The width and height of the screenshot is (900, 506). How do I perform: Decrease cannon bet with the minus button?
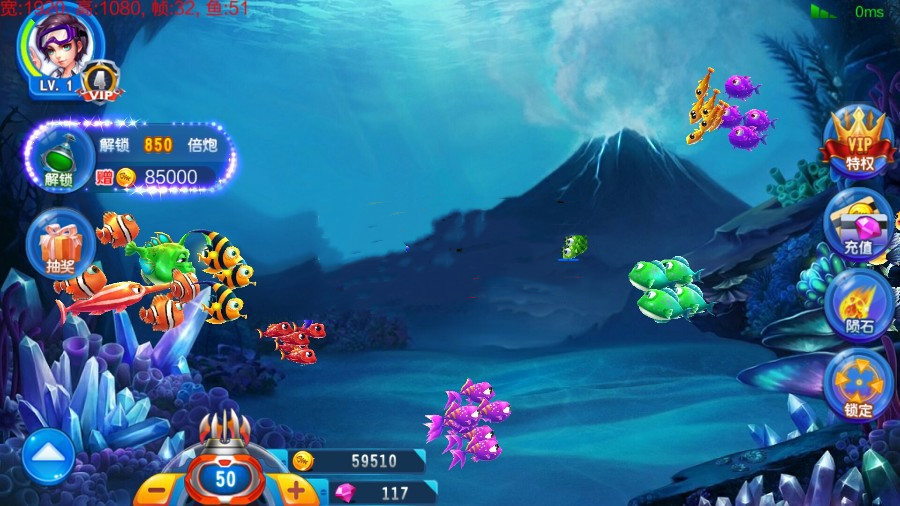click(156, 490)
